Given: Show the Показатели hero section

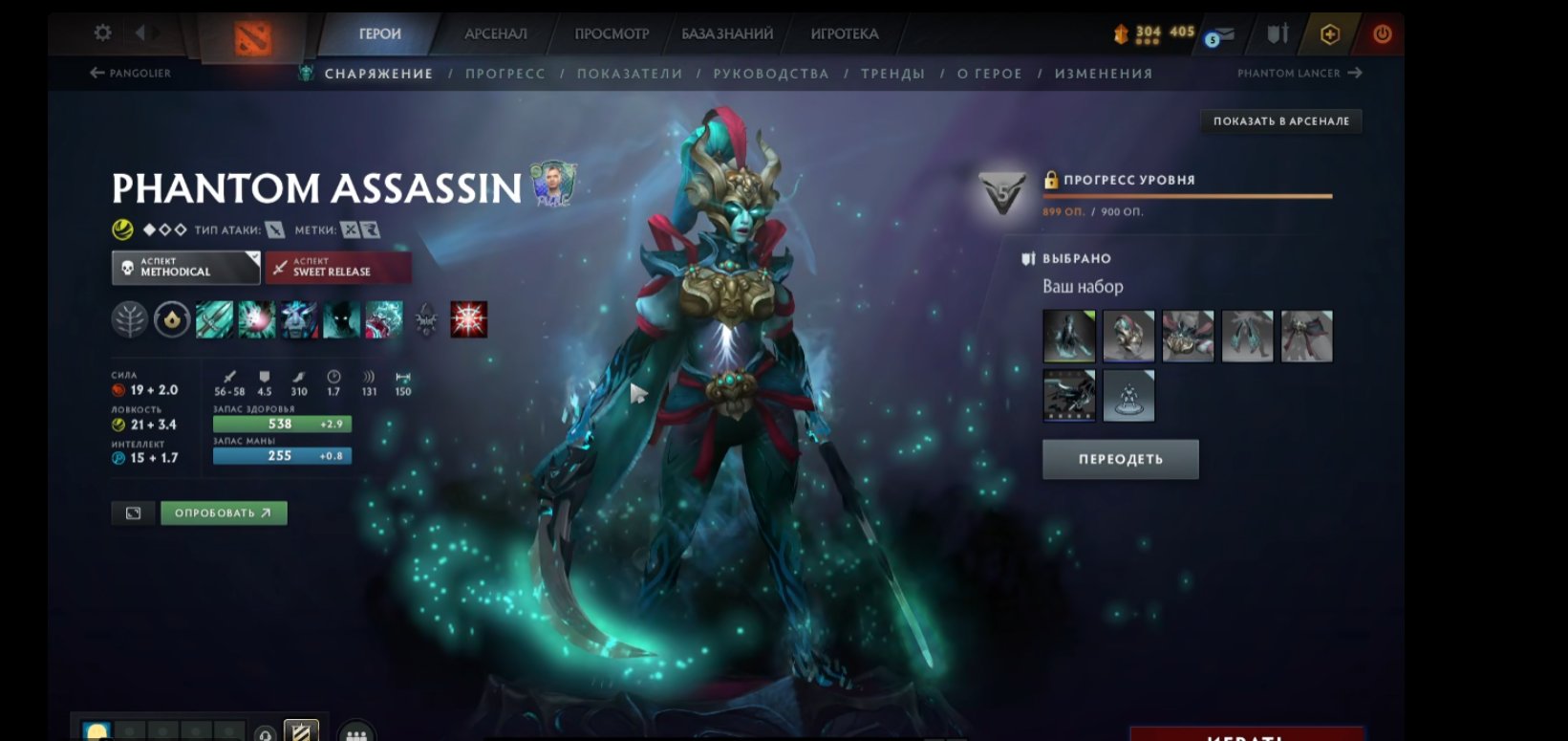Looking at the screenshot, I should pos(630,74).
